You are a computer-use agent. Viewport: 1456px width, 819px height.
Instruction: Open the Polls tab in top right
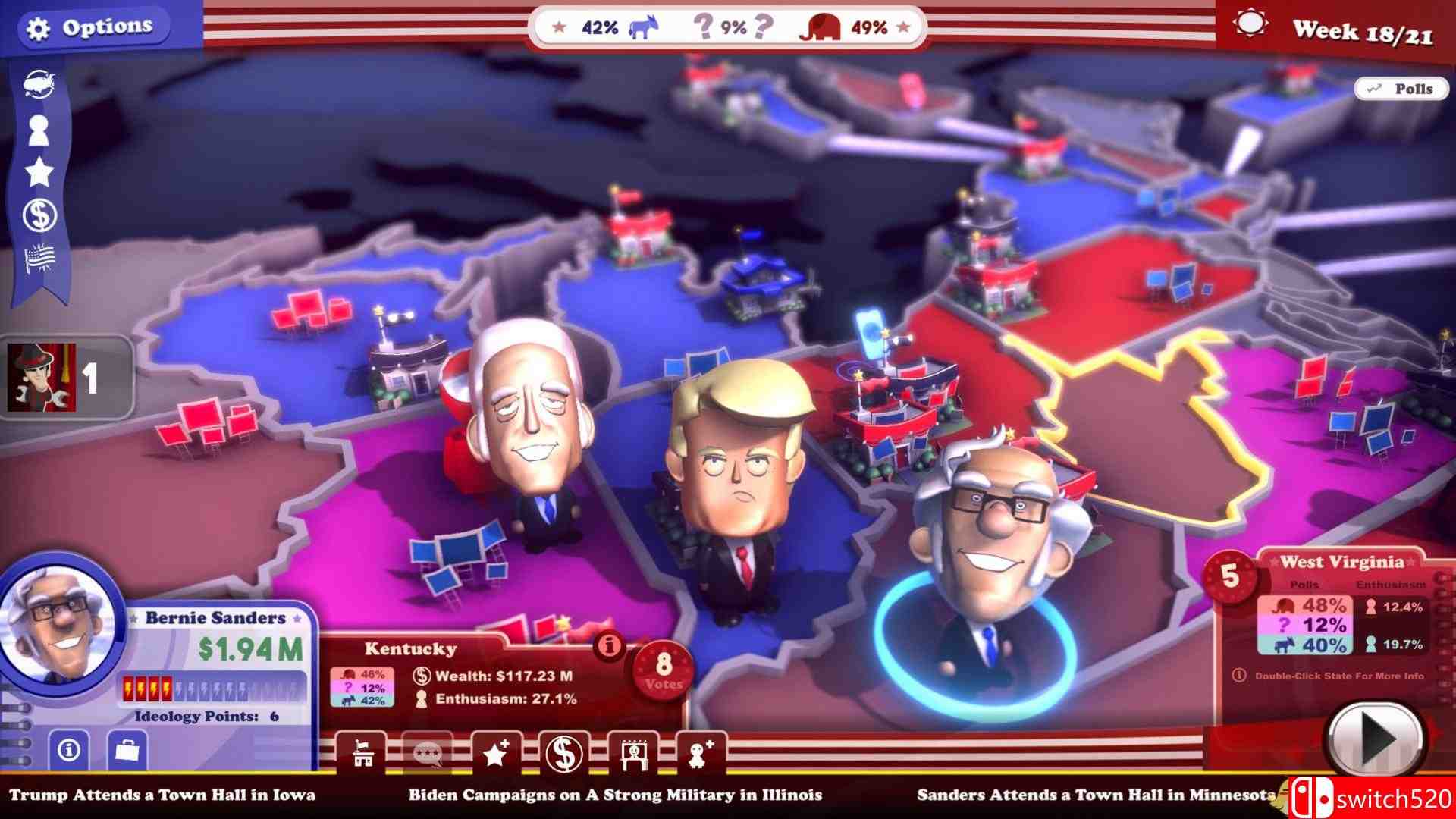click(1401, 88)
